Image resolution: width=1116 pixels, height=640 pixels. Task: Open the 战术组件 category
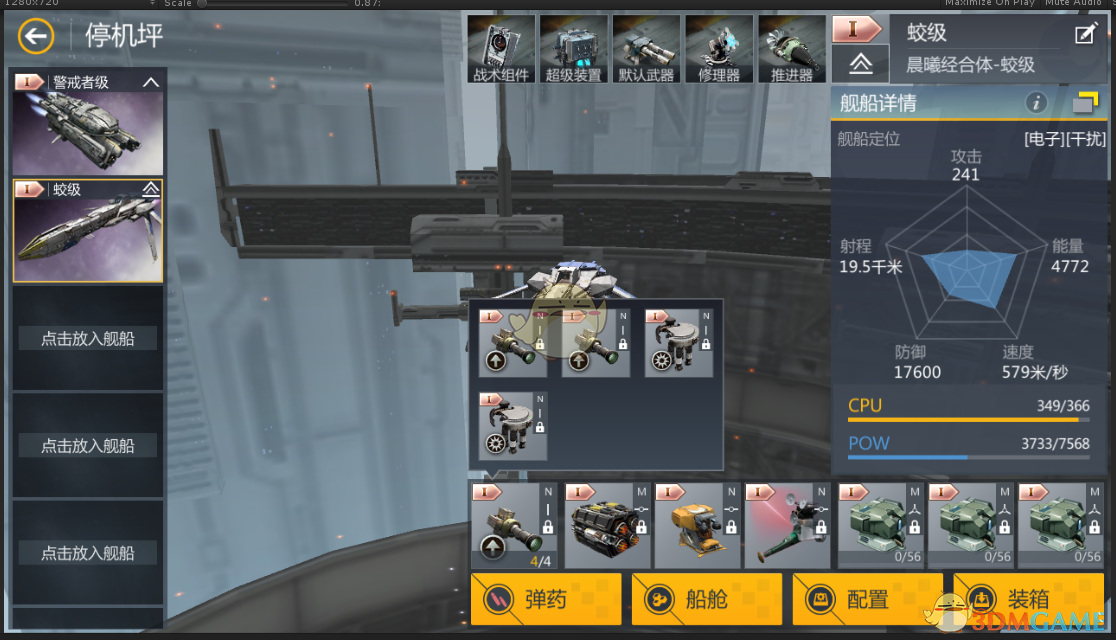click(500, 49)
